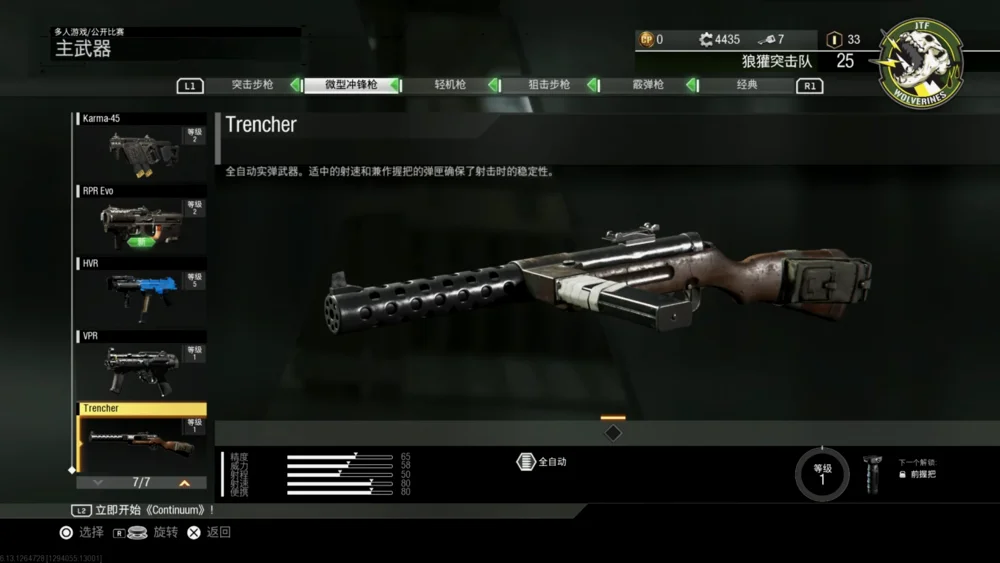Switch to the 突击步枪 weapon tab
1000x563 pixels.
[x=252, y=85]
